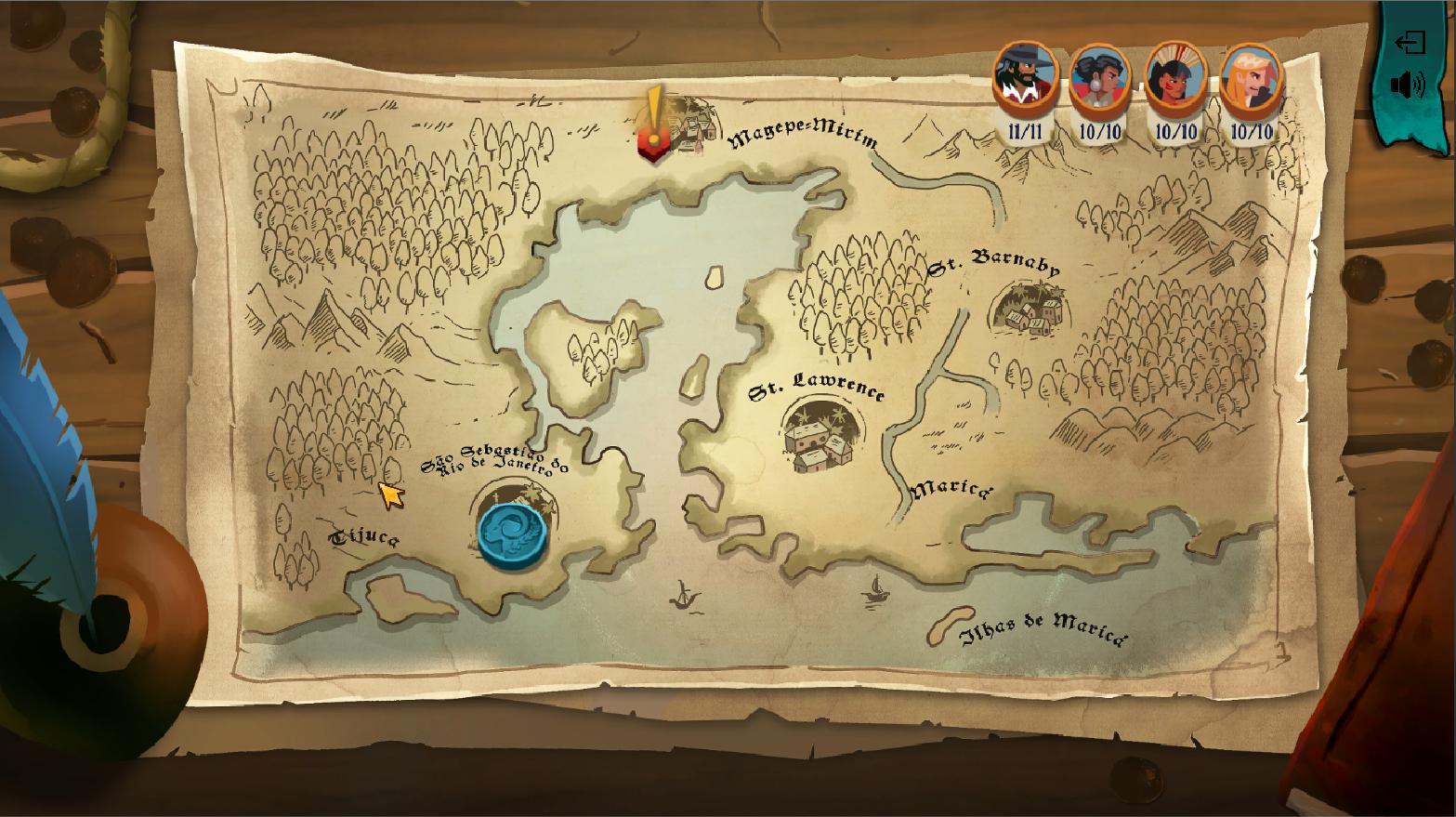The width and height of the screenshot is (1456, 817).
Task: Exit the map via the leave icon
Action: point(1413,42)
